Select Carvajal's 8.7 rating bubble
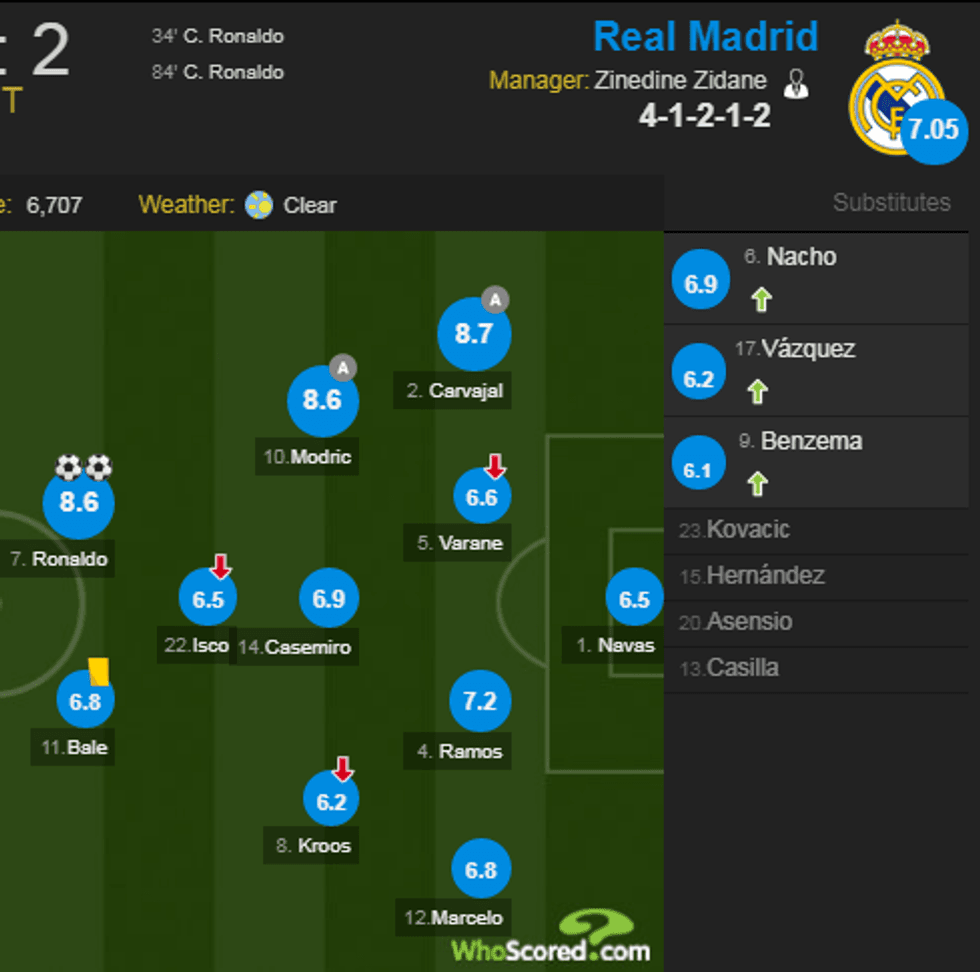The height and width of the screenshot is (972, 980). point(473,333)
